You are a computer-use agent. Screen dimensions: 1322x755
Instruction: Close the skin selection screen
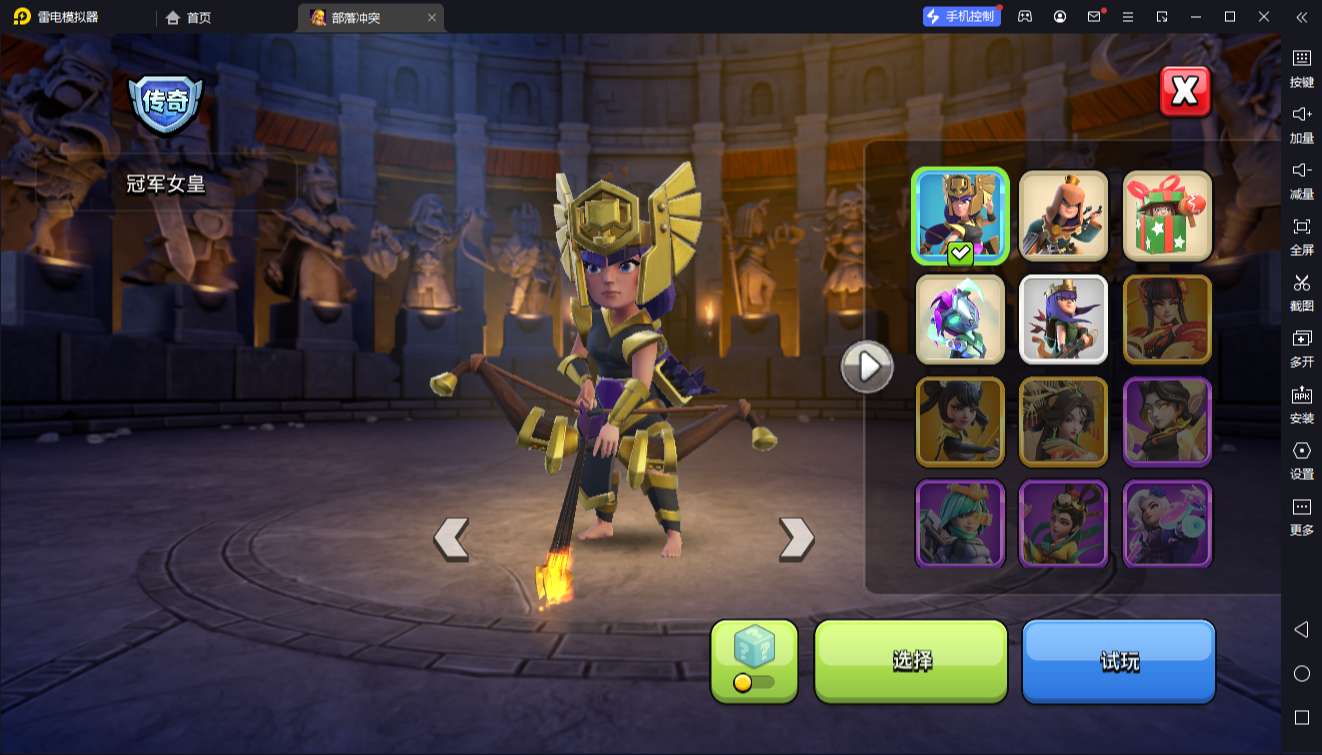[x=1185, y=92]
